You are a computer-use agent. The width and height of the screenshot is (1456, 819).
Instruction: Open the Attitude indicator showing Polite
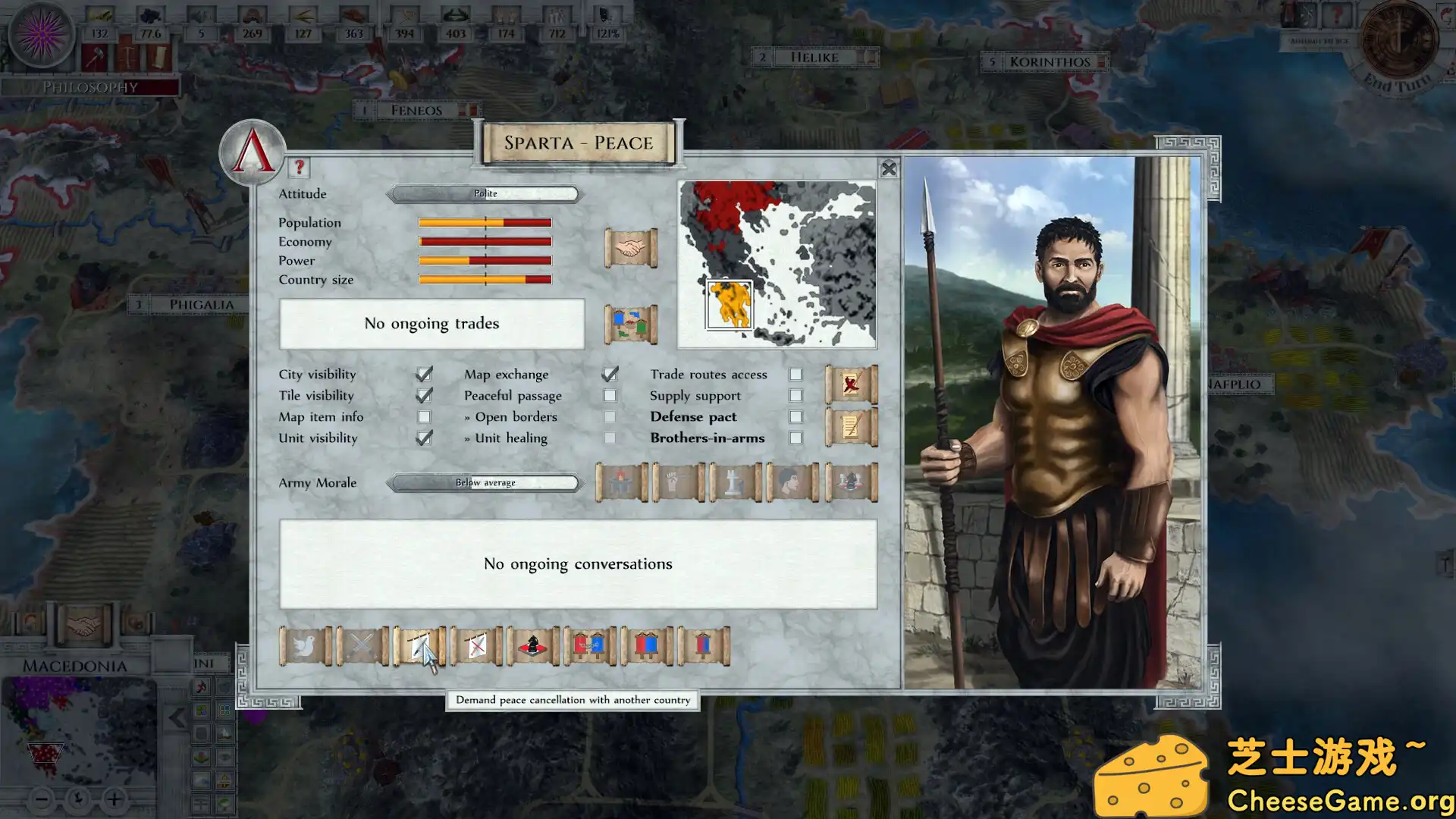click(485, 193)
